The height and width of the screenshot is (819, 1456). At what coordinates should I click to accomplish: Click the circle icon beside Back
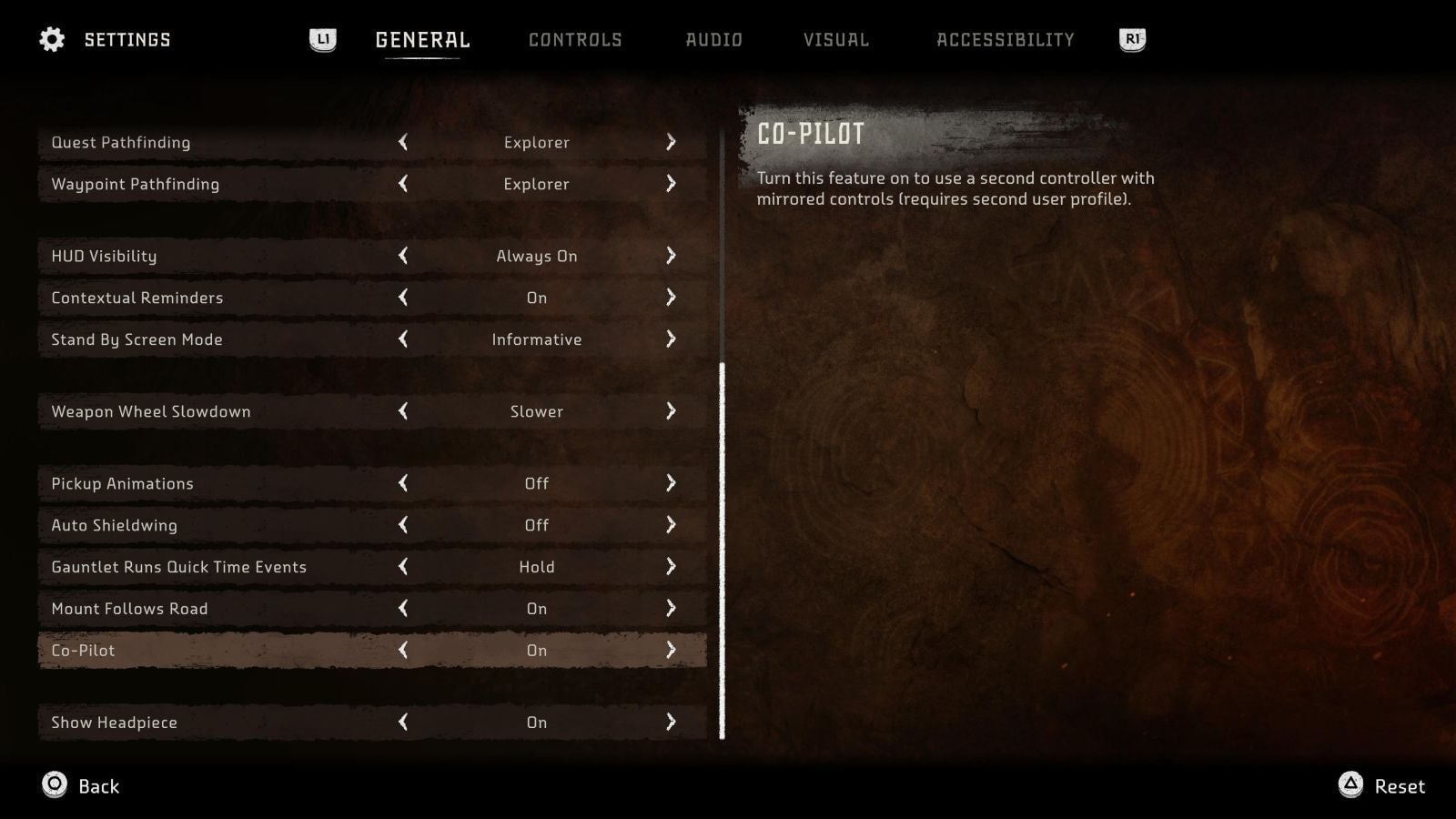55,785
